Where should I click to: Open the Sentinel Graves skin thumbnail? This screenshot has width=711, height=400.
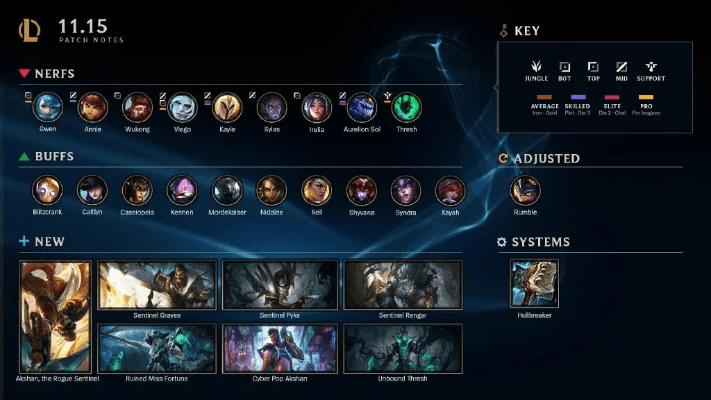[157, 284]
